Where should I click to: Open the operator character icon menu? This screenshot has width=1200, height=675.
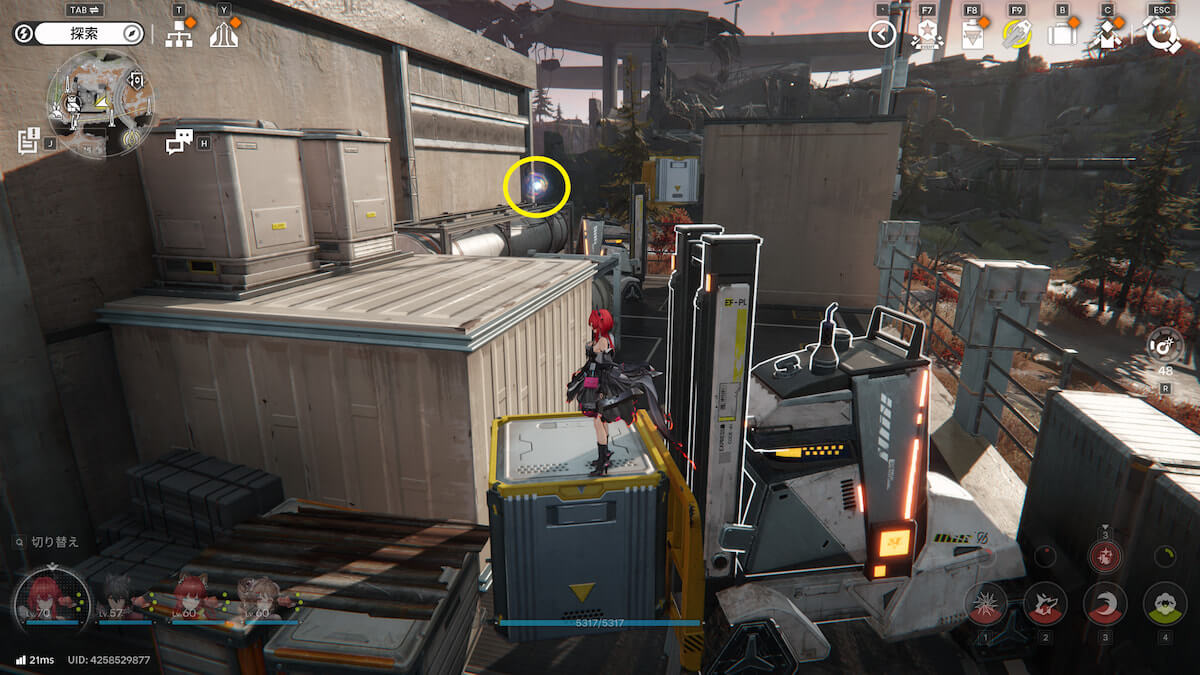pos(1107,36)
